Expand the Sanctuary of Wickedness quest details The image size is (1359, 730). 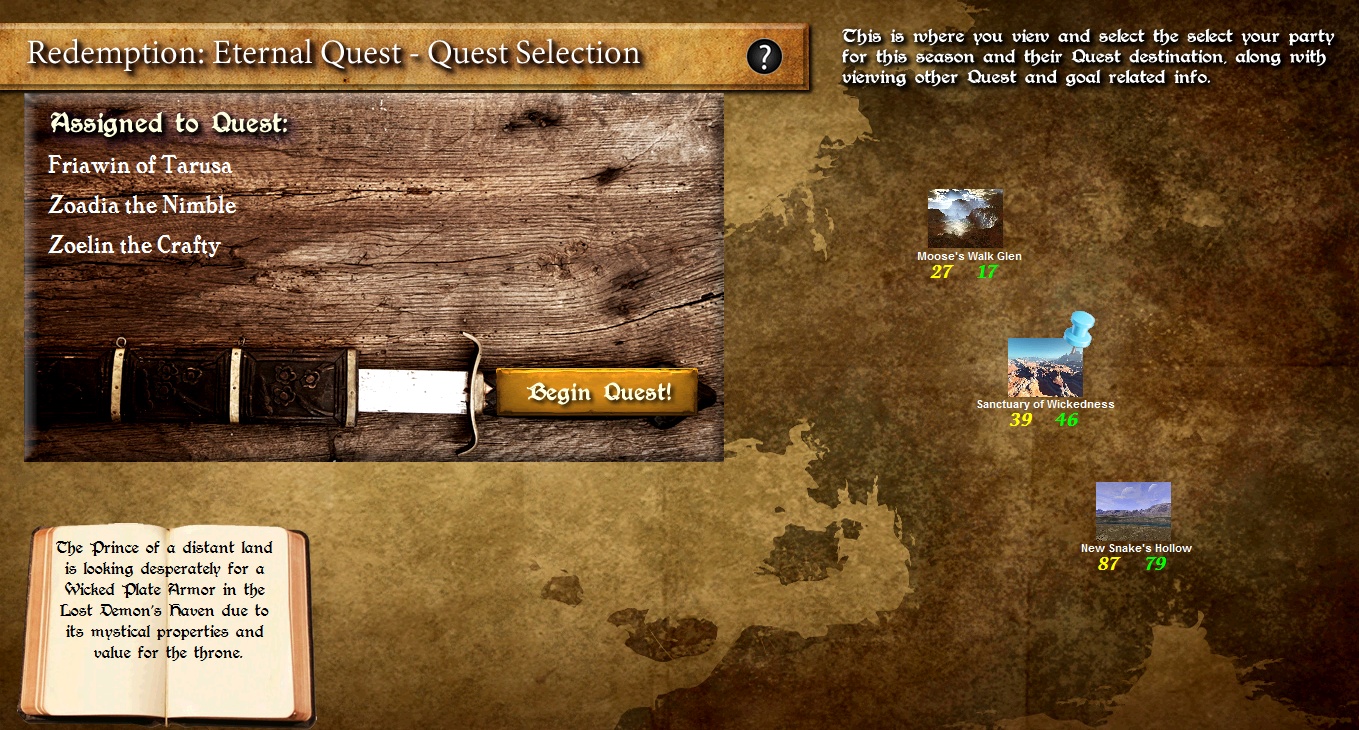click(x=1046, y=404)
